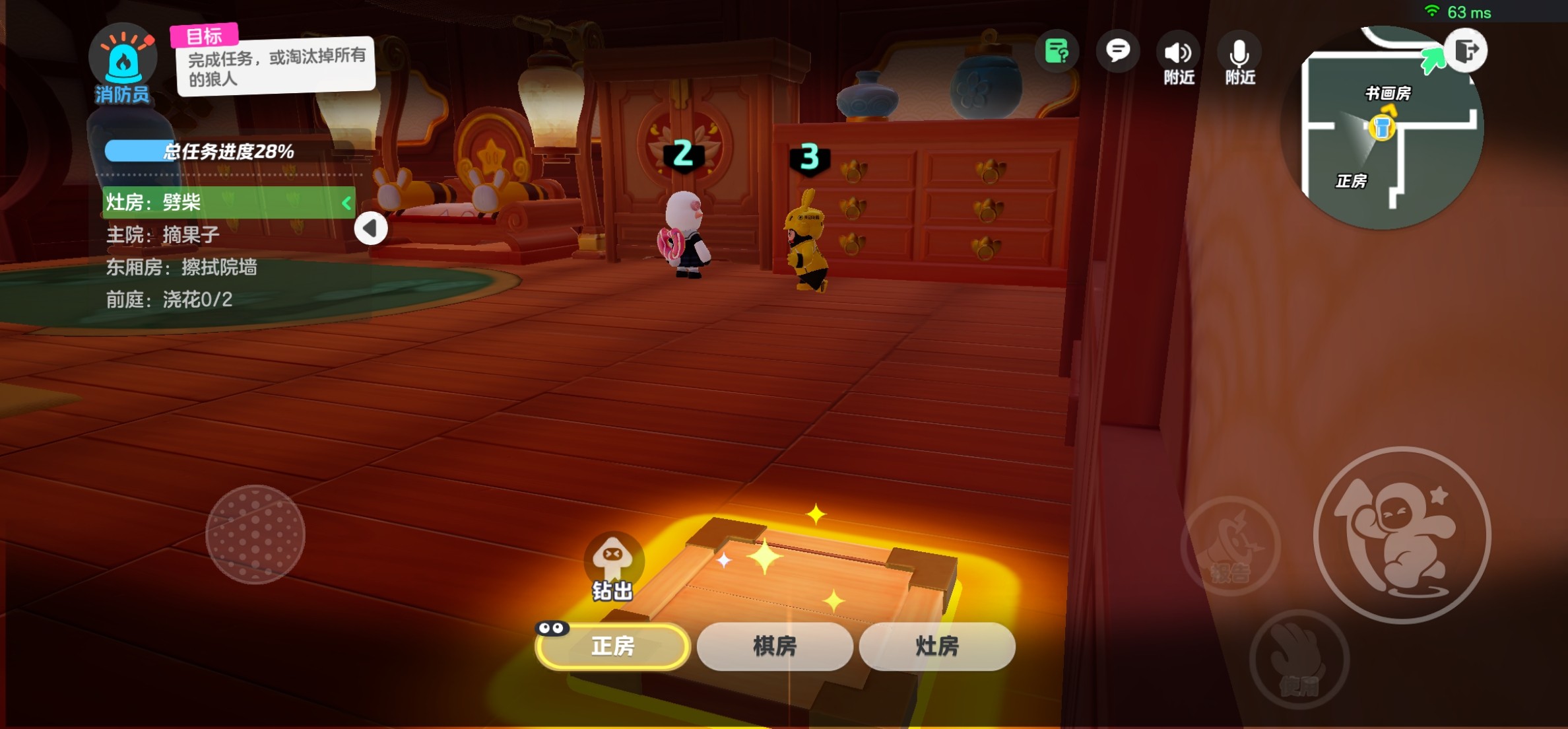Select the 灶房: 劈柴 task entry
This screenshot has width=1568, height=729.
pos(228,202)
